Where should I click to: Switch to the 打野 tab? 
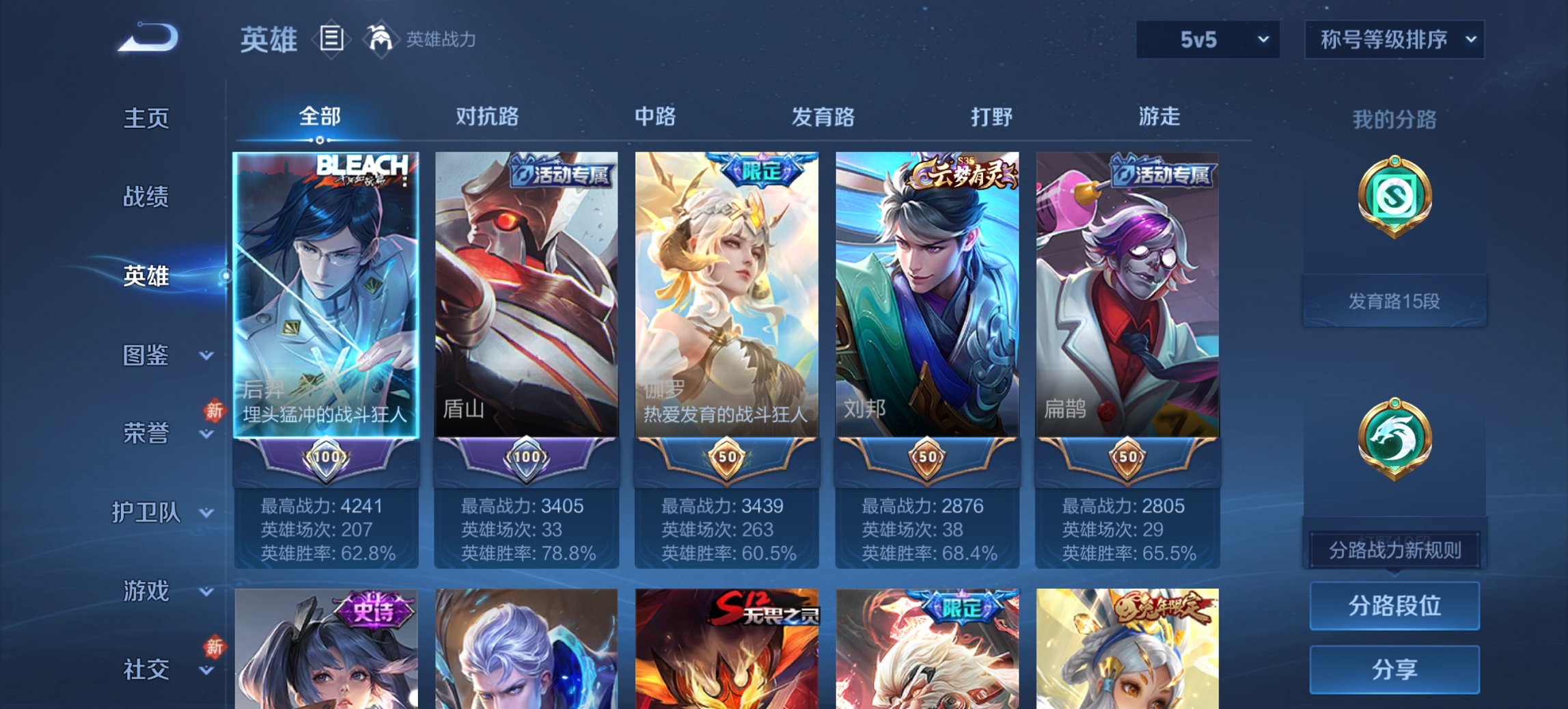(x=992, y=118)
